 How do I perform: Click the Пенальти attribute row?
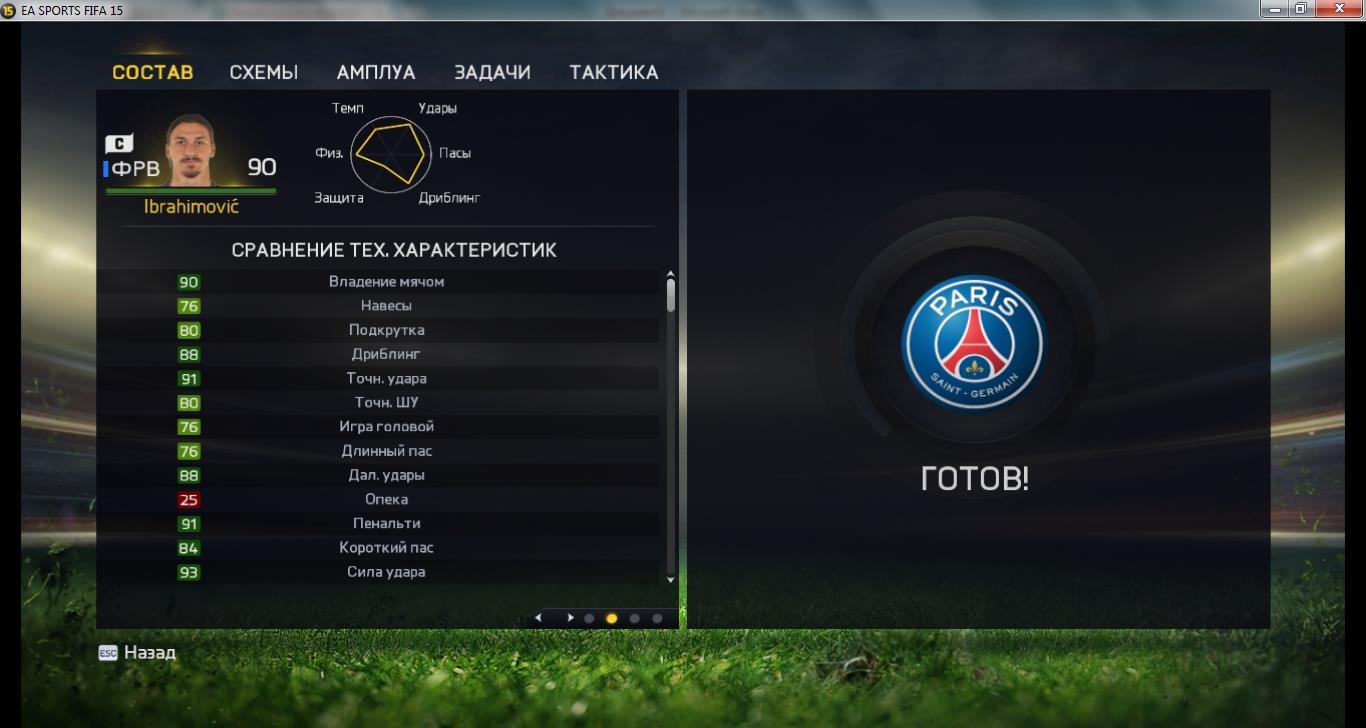click(386, 524)
